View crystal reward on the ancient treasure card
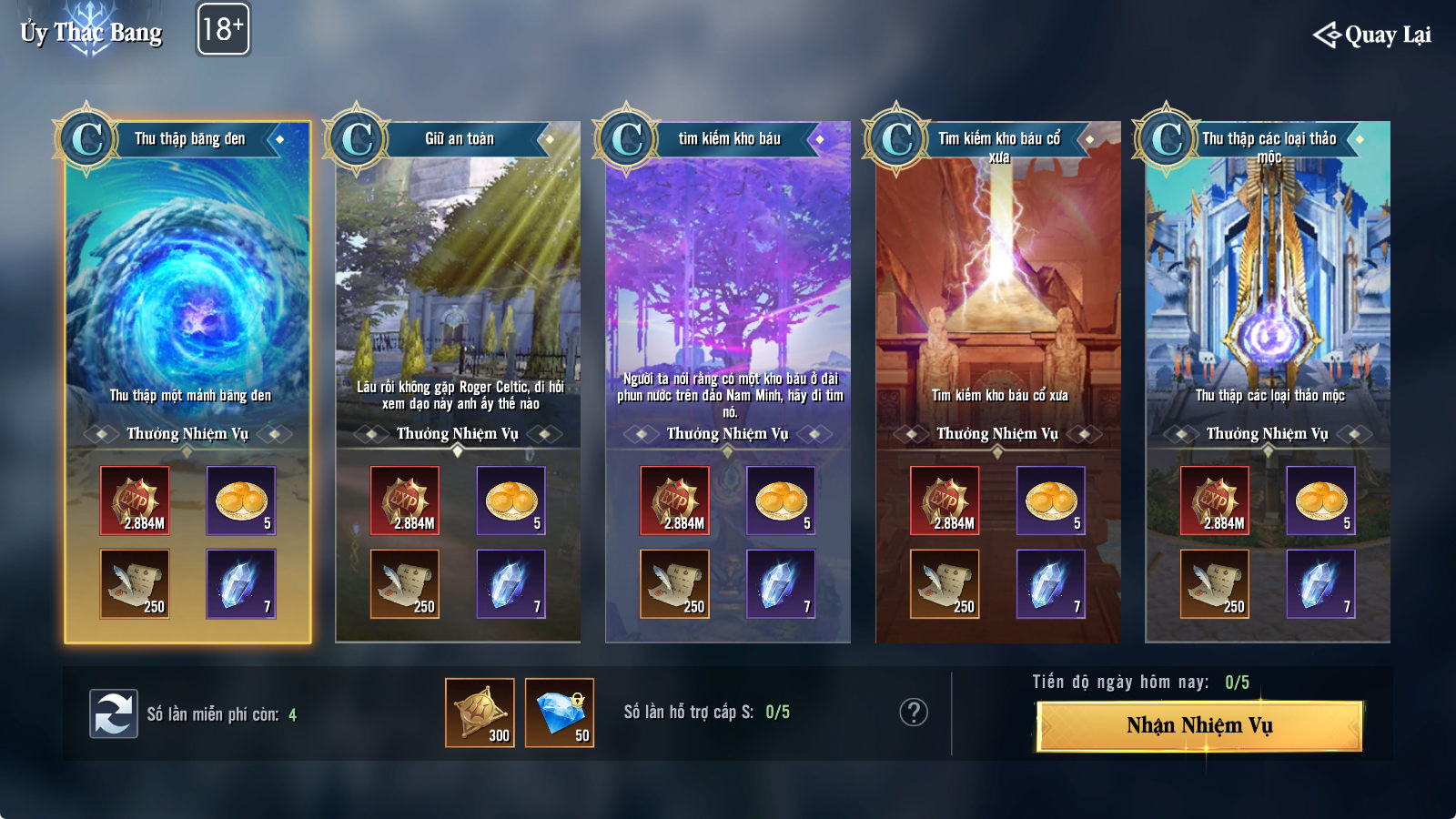 [x=1050, y=583]
